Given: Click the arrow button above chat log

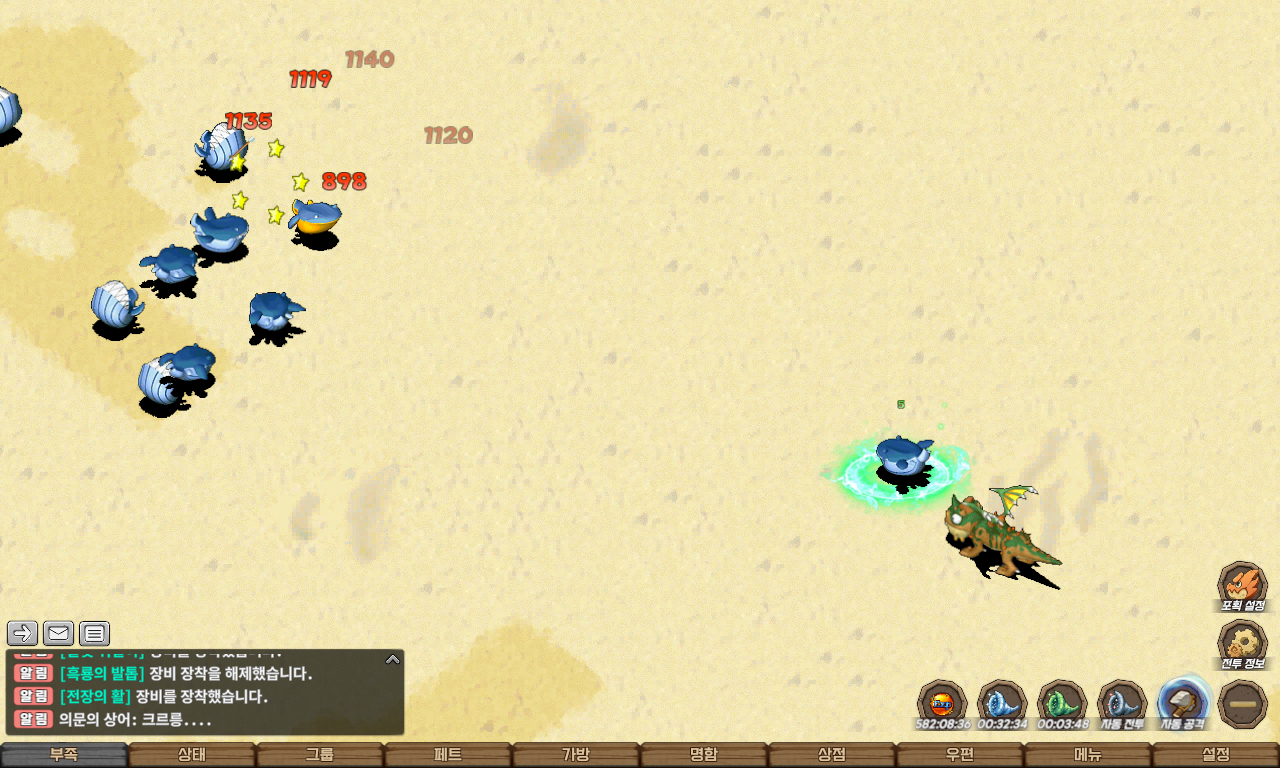Looking at the screenshot, I should tap(22, 633).
